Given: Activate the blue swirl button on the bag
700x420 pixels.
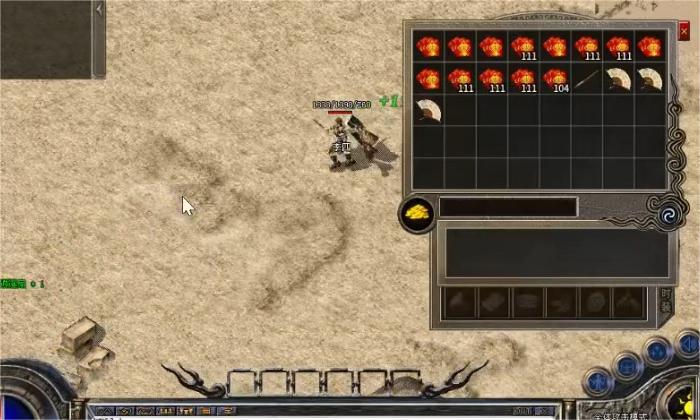Looking at the screenshot, I should [x=665, y=213].
